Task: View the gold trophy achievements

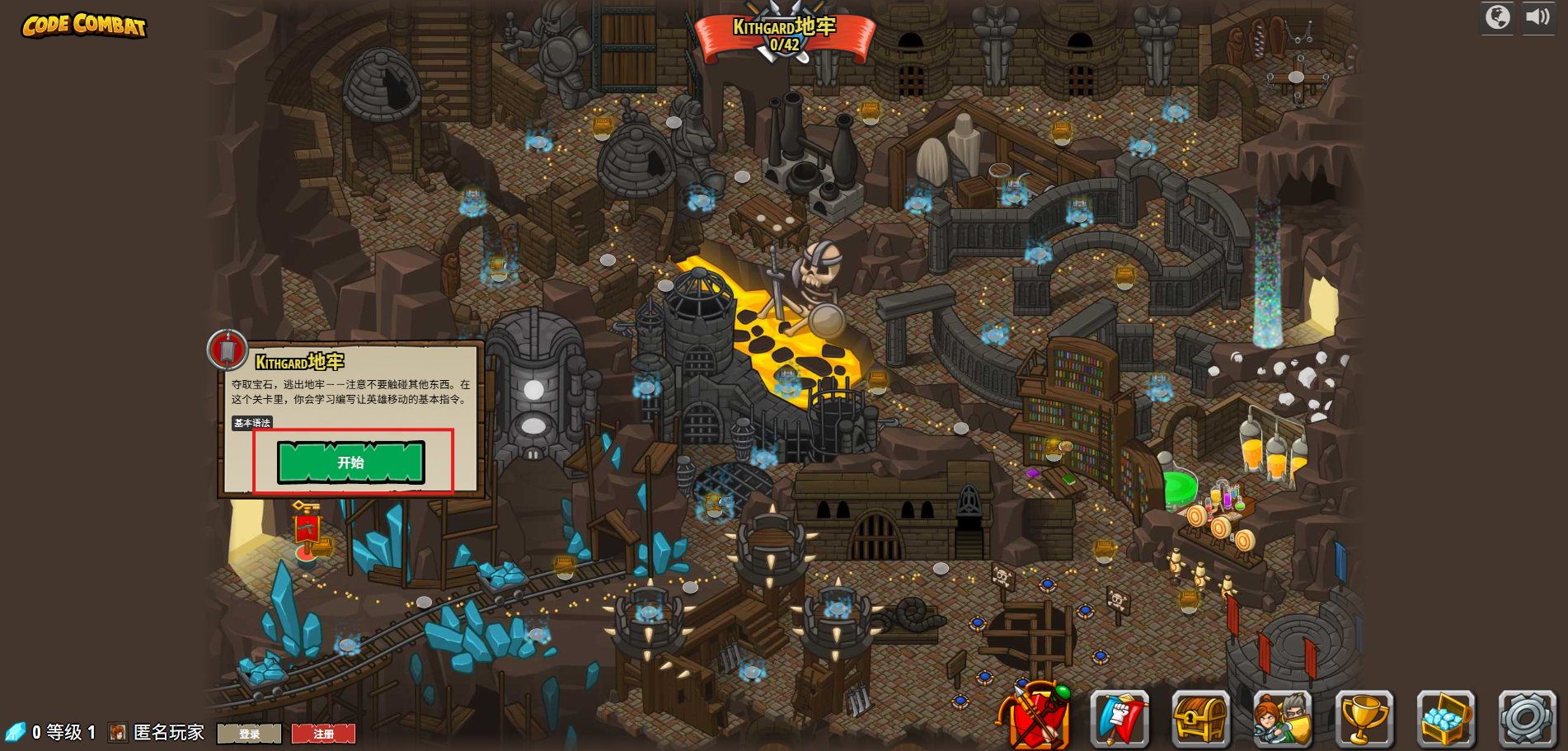Action: (1364, 719)
